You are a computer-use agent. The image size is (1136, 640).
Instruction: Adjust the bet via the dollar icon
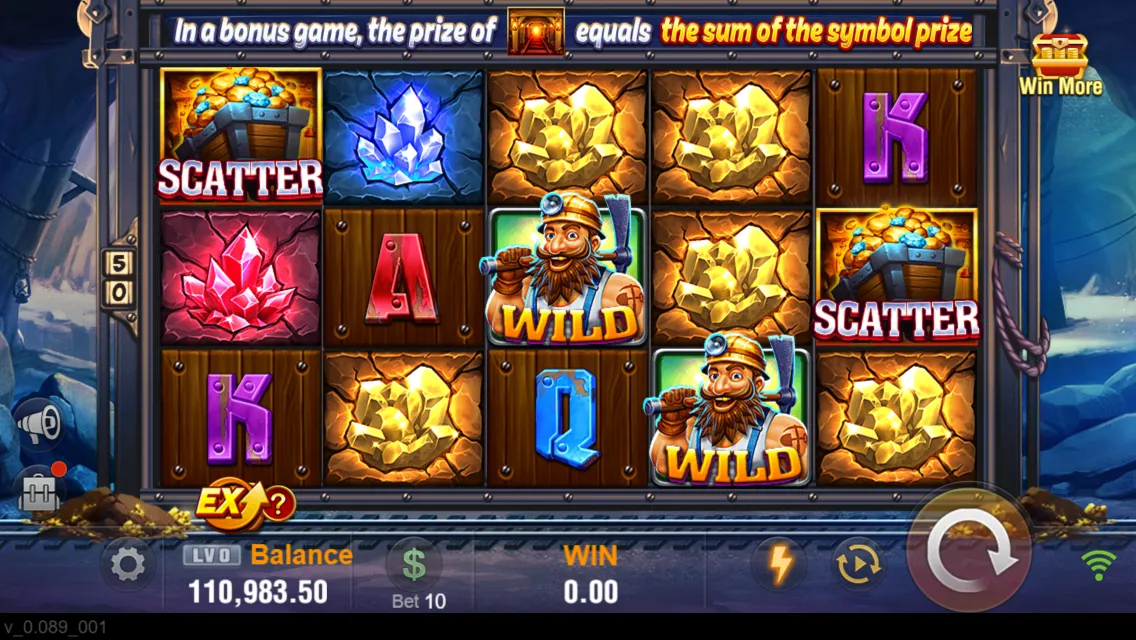pos(414,565)
